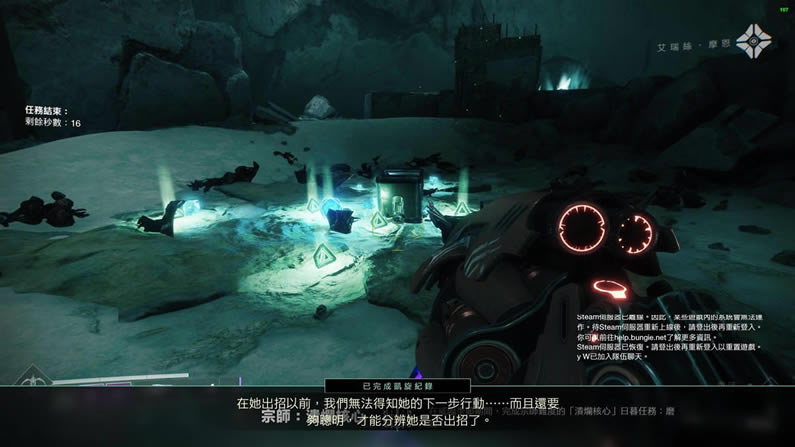
Task: Open the 已完成凱旋紀錄 notification banner
Action: click(399, 385)
